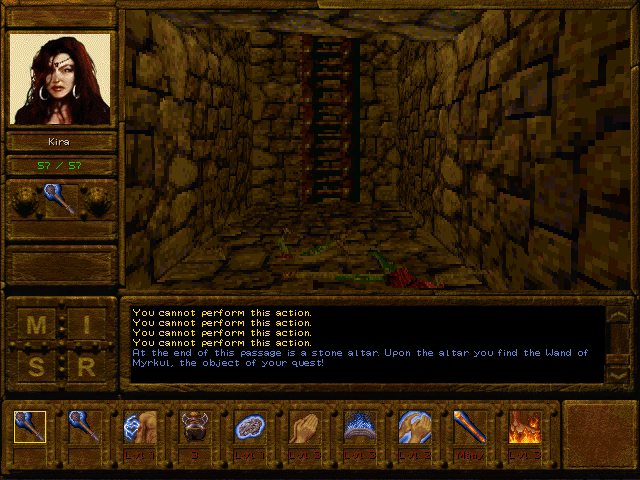Select the equipped mace in Kira's hand slot
The width and height of the screenshot is (640, 480).
coord(60,199)
